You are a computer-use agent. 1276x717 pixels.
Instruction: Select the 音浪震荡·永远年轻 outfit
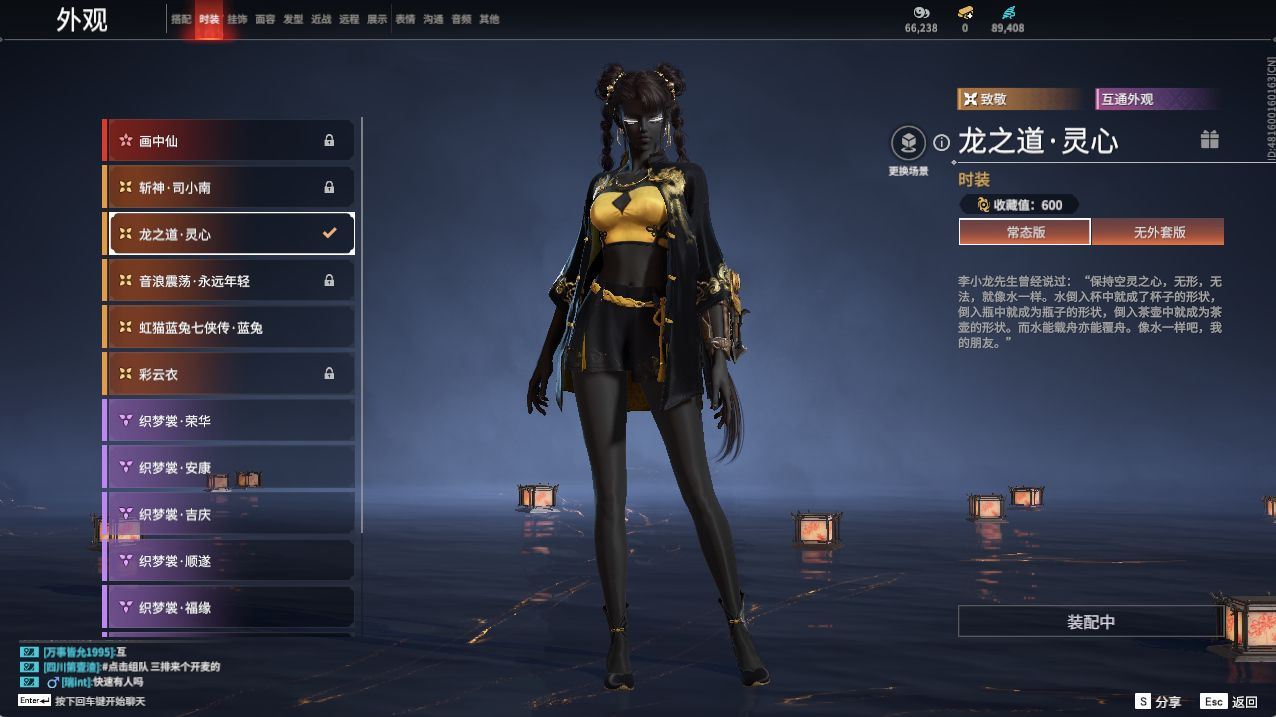click(x=229, y=281)
